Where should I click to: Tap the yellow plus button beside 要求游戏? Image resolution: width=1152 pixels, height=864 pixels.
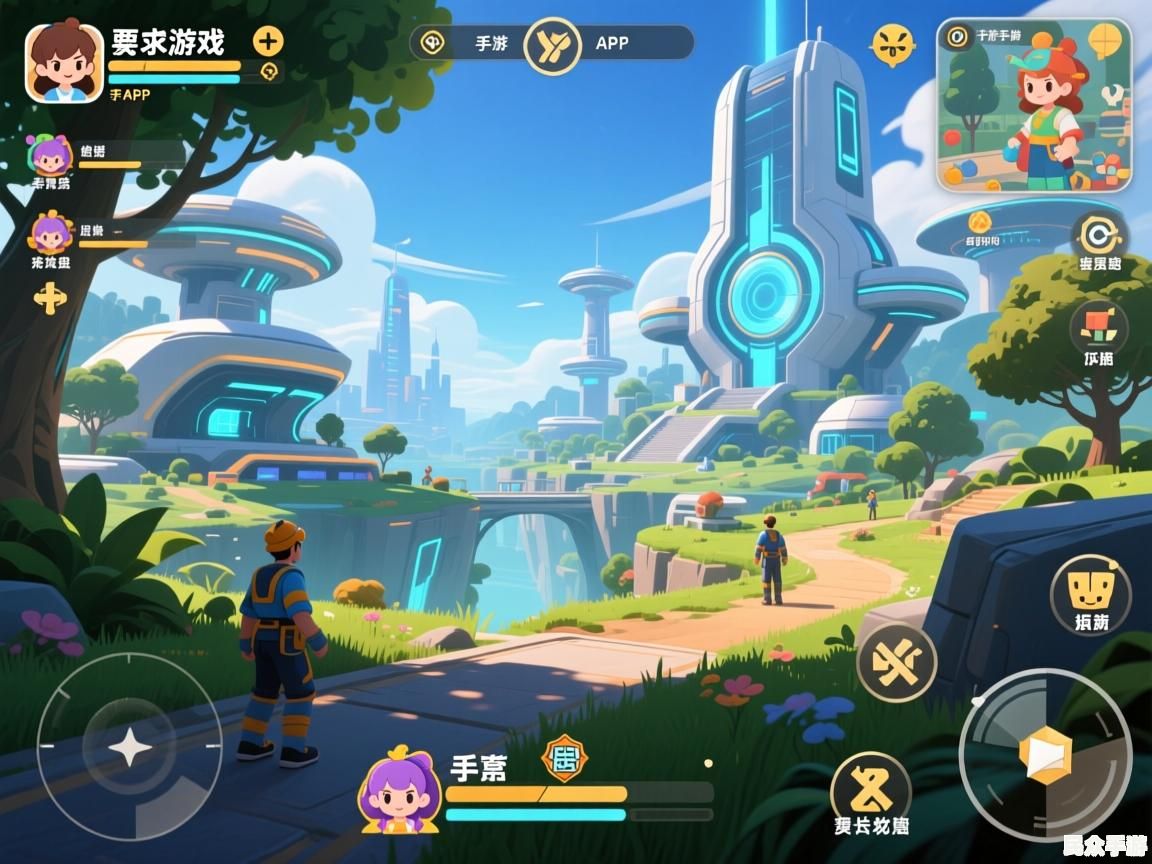[x=268, y=41]
